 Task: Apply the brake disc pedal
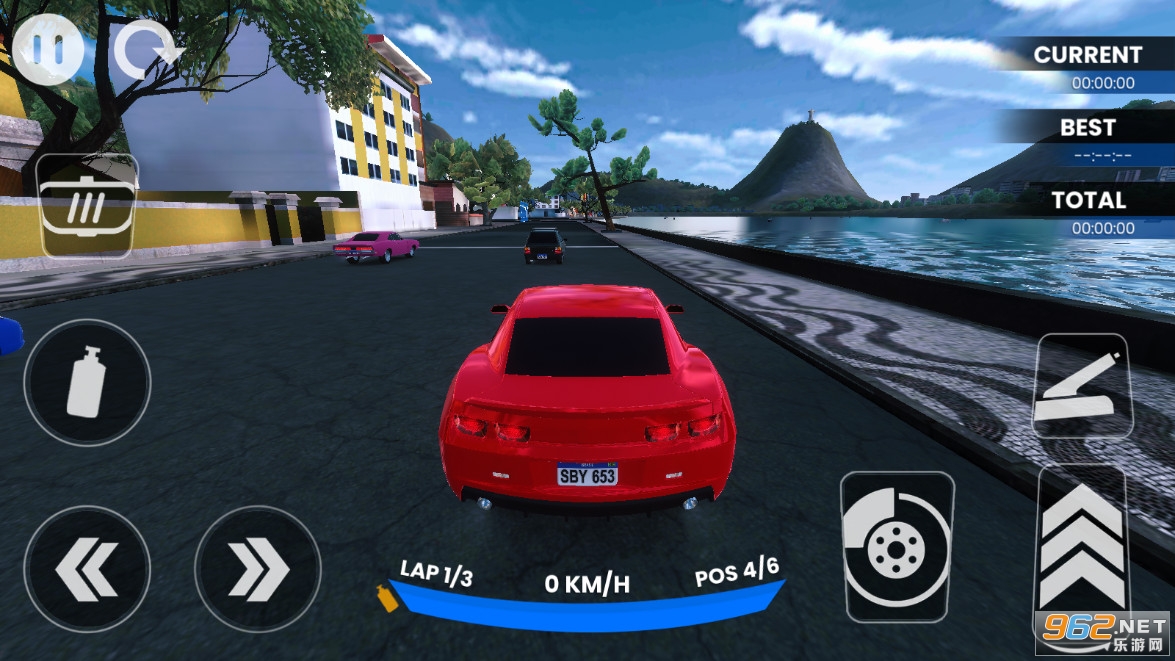pyautogui.click(x=897, y=546)
